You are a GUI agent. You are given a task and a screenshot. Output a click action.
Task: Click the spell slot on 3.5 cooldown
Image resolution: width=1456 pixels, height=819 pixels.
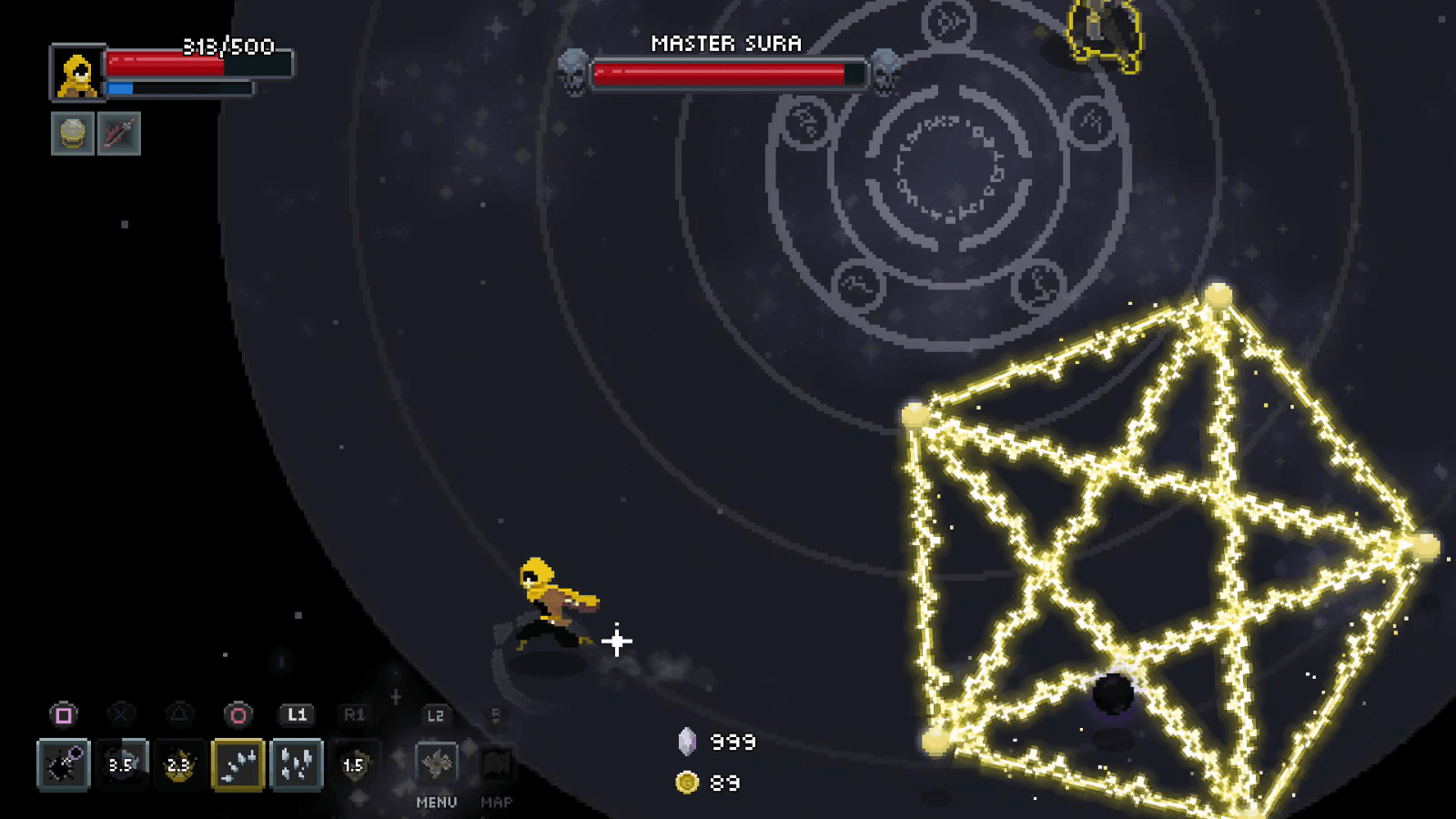[121, 763]
